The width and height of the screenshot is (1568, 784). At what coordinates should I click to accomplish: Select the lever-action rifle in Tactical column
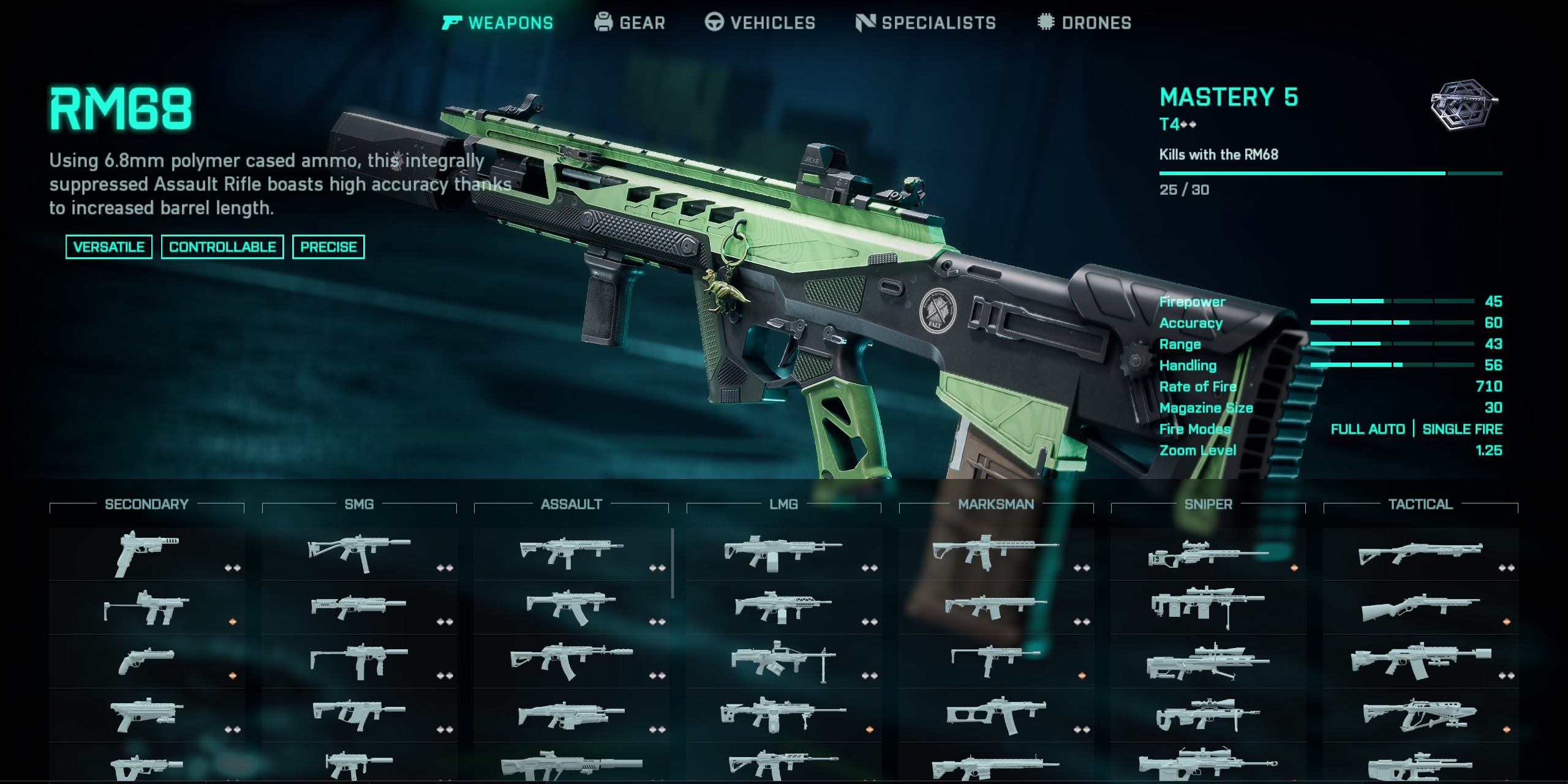coord(1420,608)
